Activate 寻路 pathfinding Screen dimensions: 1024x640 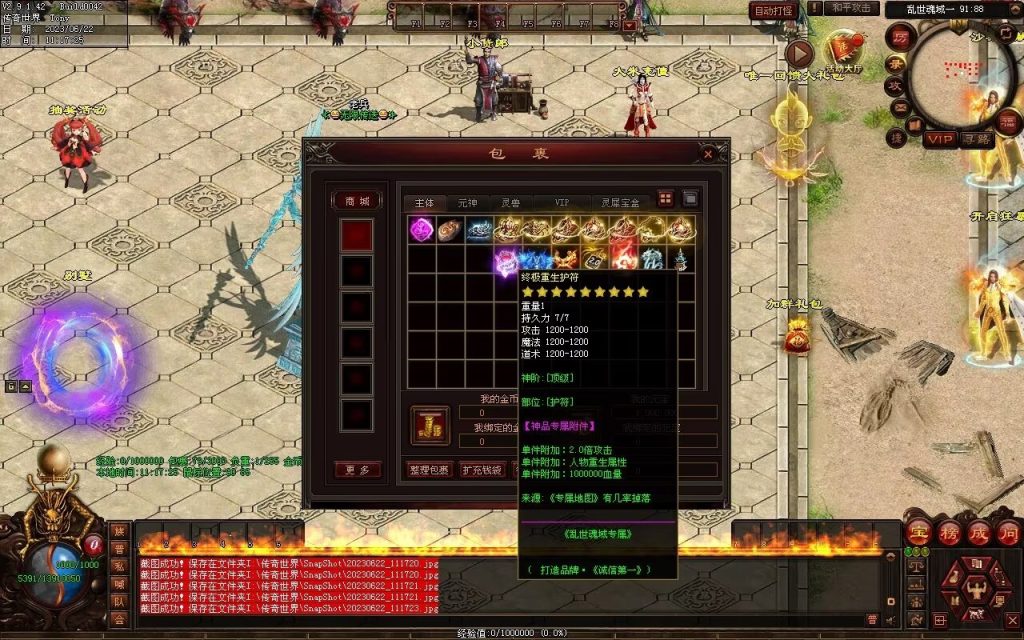pos(976,140)
